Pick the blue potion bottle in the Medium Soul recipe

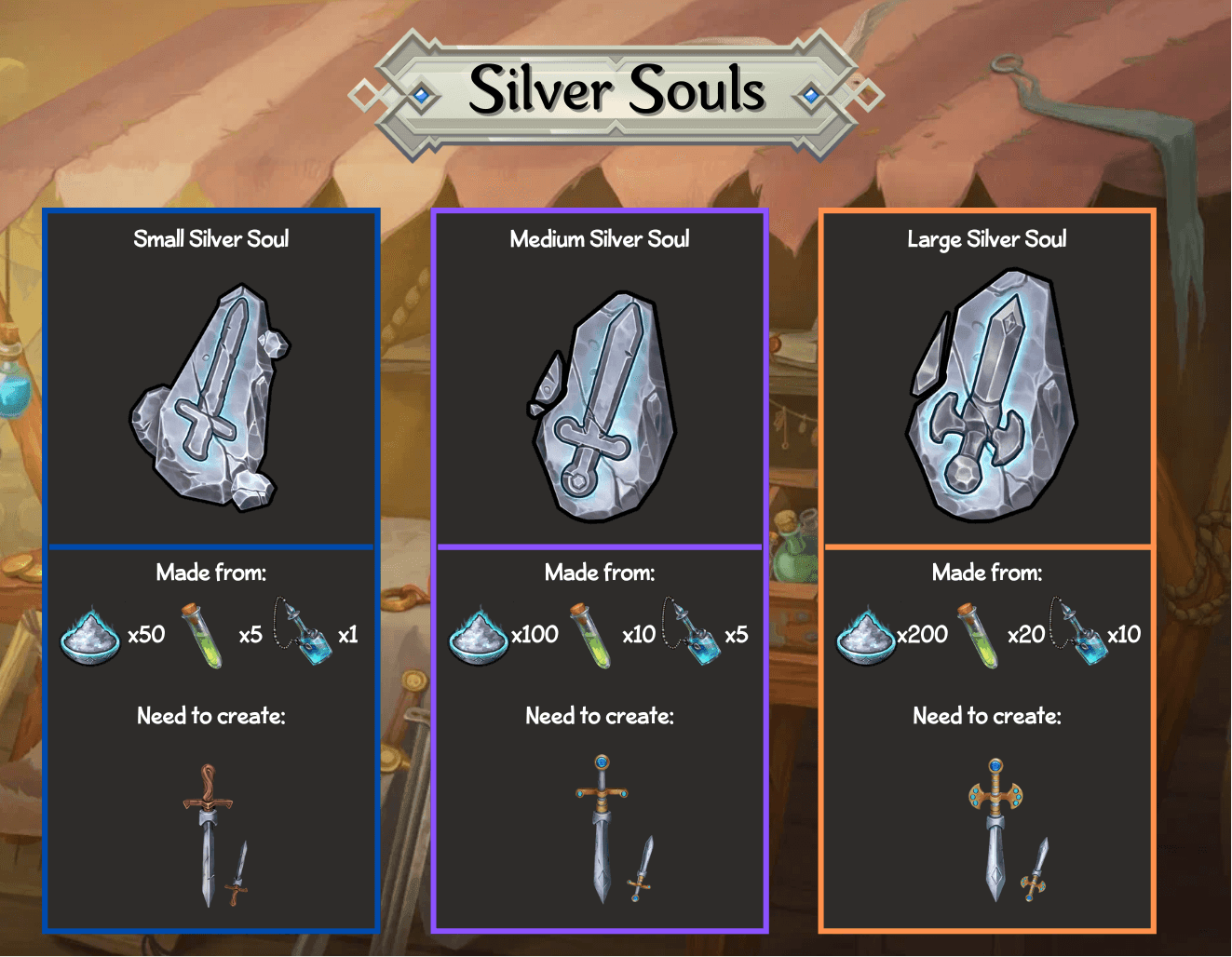[693, 633]
